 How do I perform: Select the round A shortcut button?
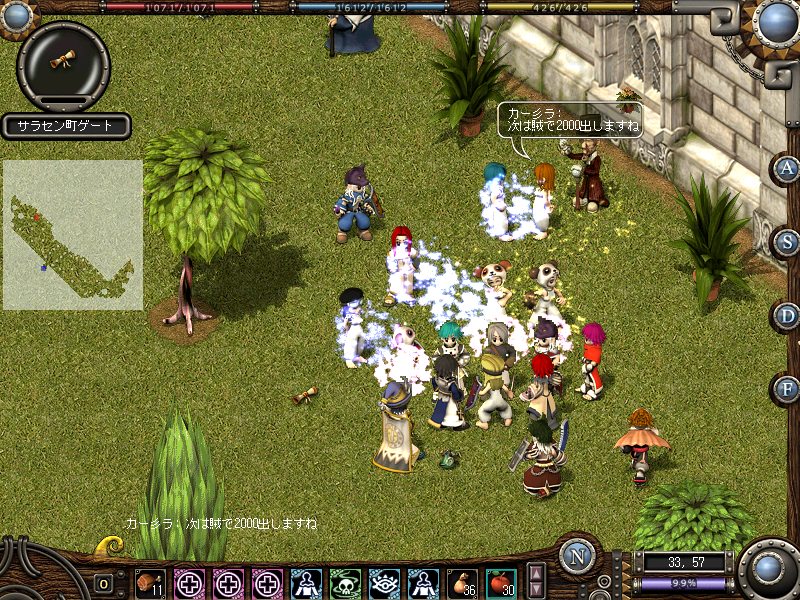tap(788, 168)
